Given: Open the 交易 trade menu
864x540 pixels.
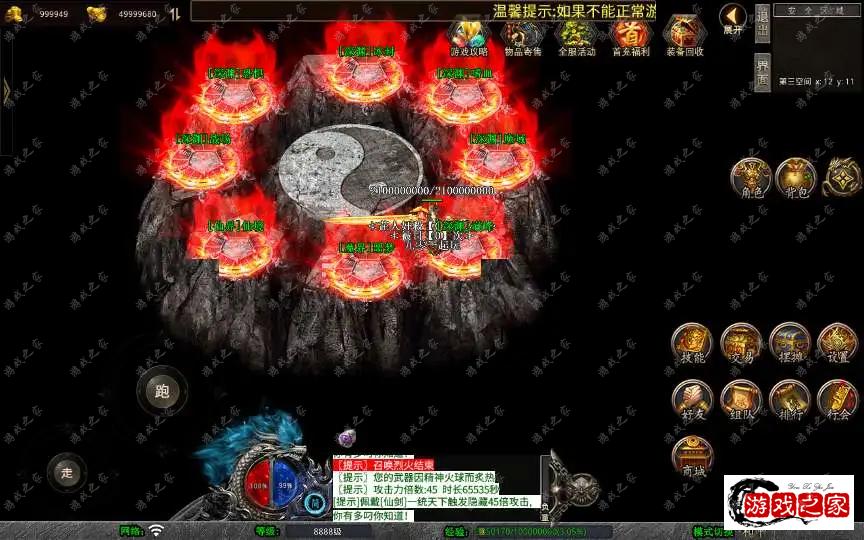Looking at the screenshot, I should pyautogui.click(x=741, y=343).
